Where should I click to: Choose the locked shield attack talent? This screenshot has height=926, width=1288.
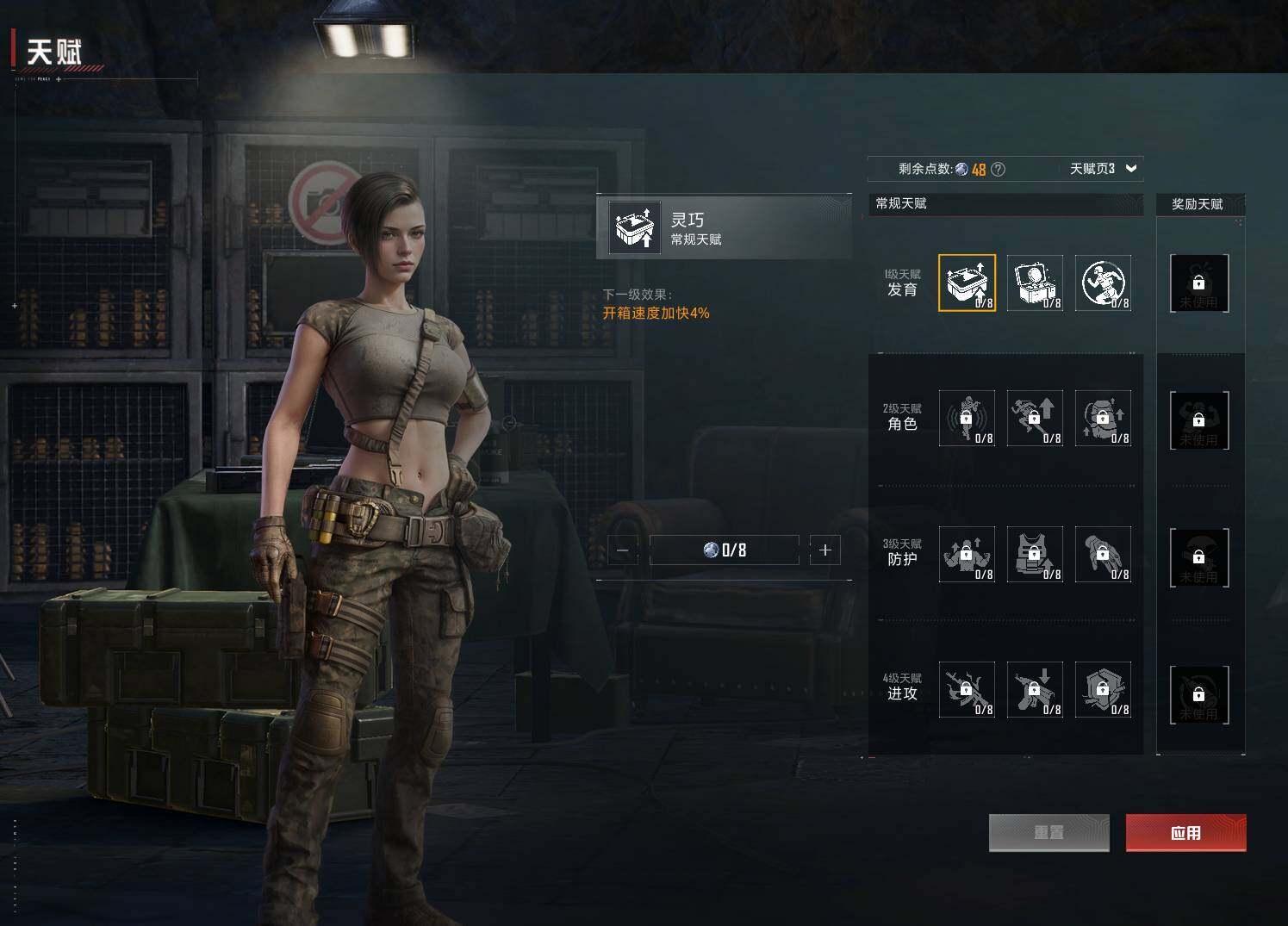tap(1103, 690)
